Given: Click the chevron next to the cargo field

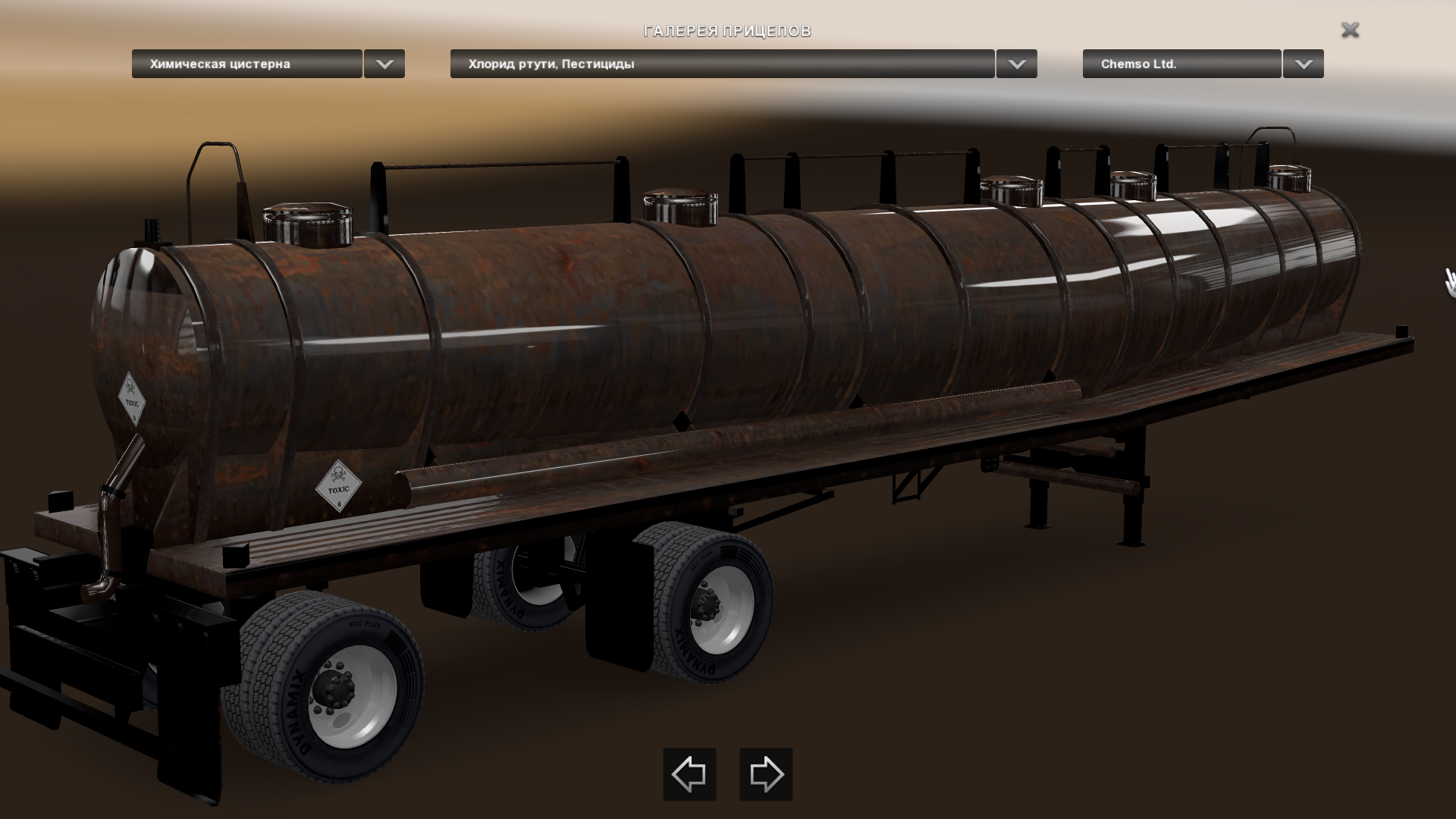Looking at the screenshot, I should pos(1016,64).
